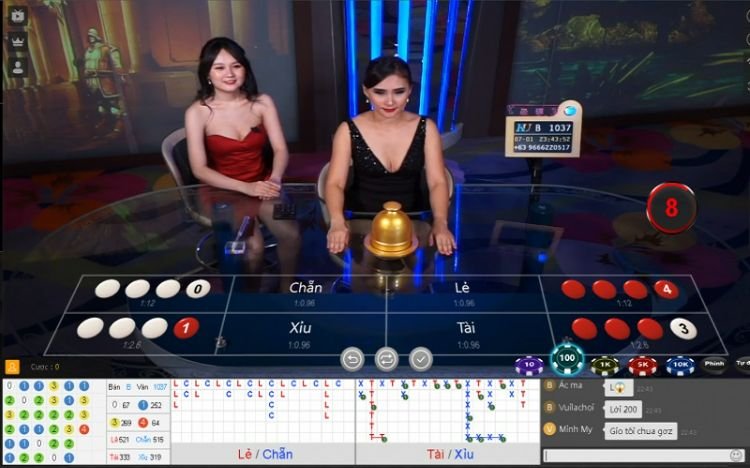Viewport: 750px width, 468px height.
Task: Place a bet on Chẵn
Action: [x=306, y=292]
